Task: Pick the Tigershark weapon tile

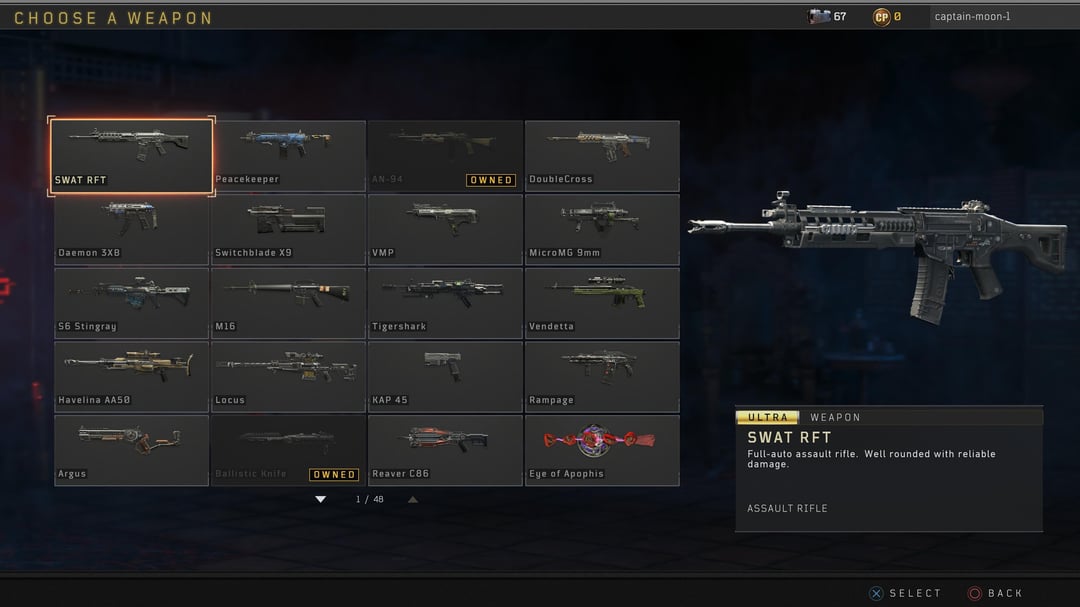Action: pos(445,303)
